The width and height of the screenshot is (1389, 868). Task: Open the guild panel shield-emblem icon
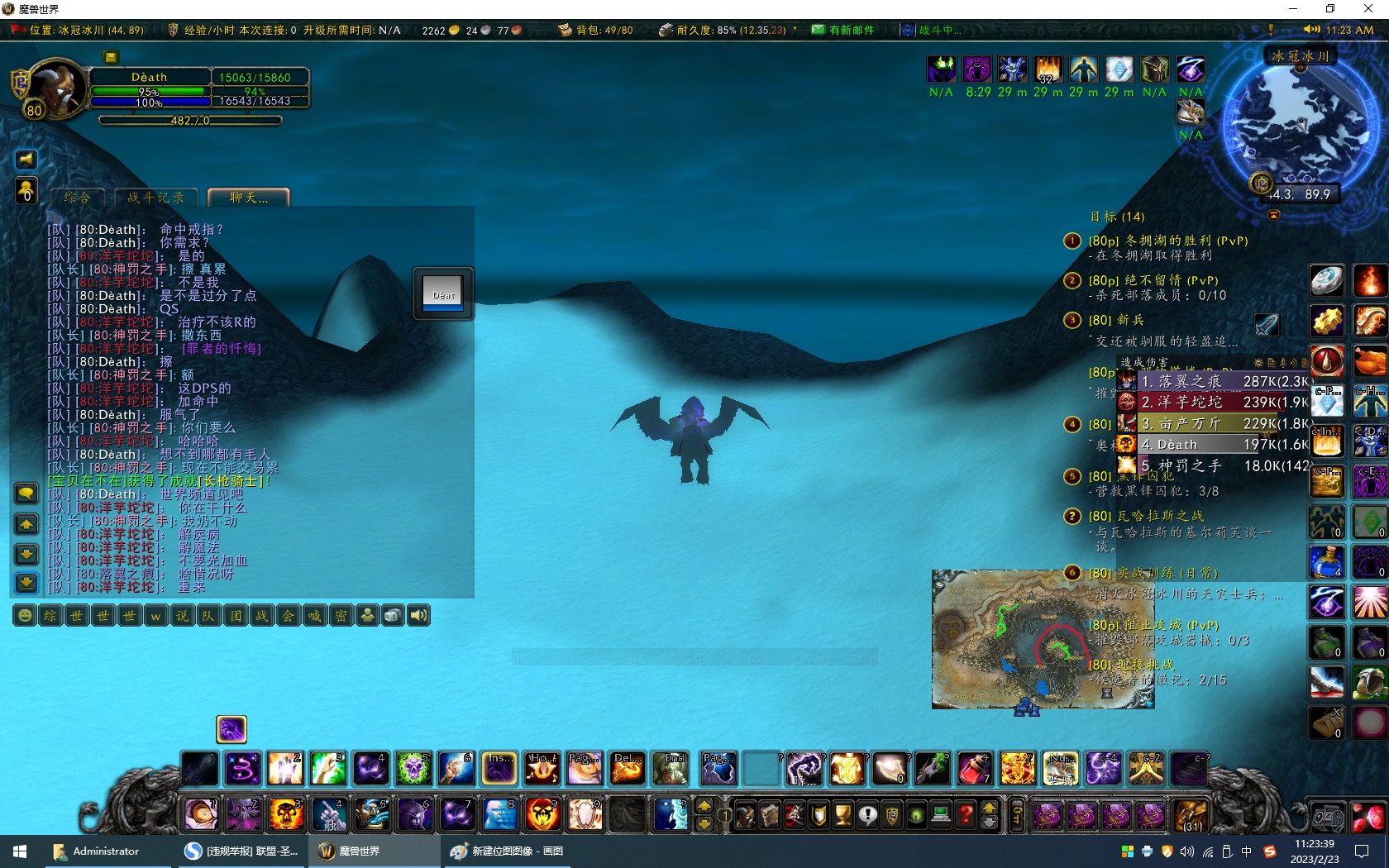pos(891,816)
